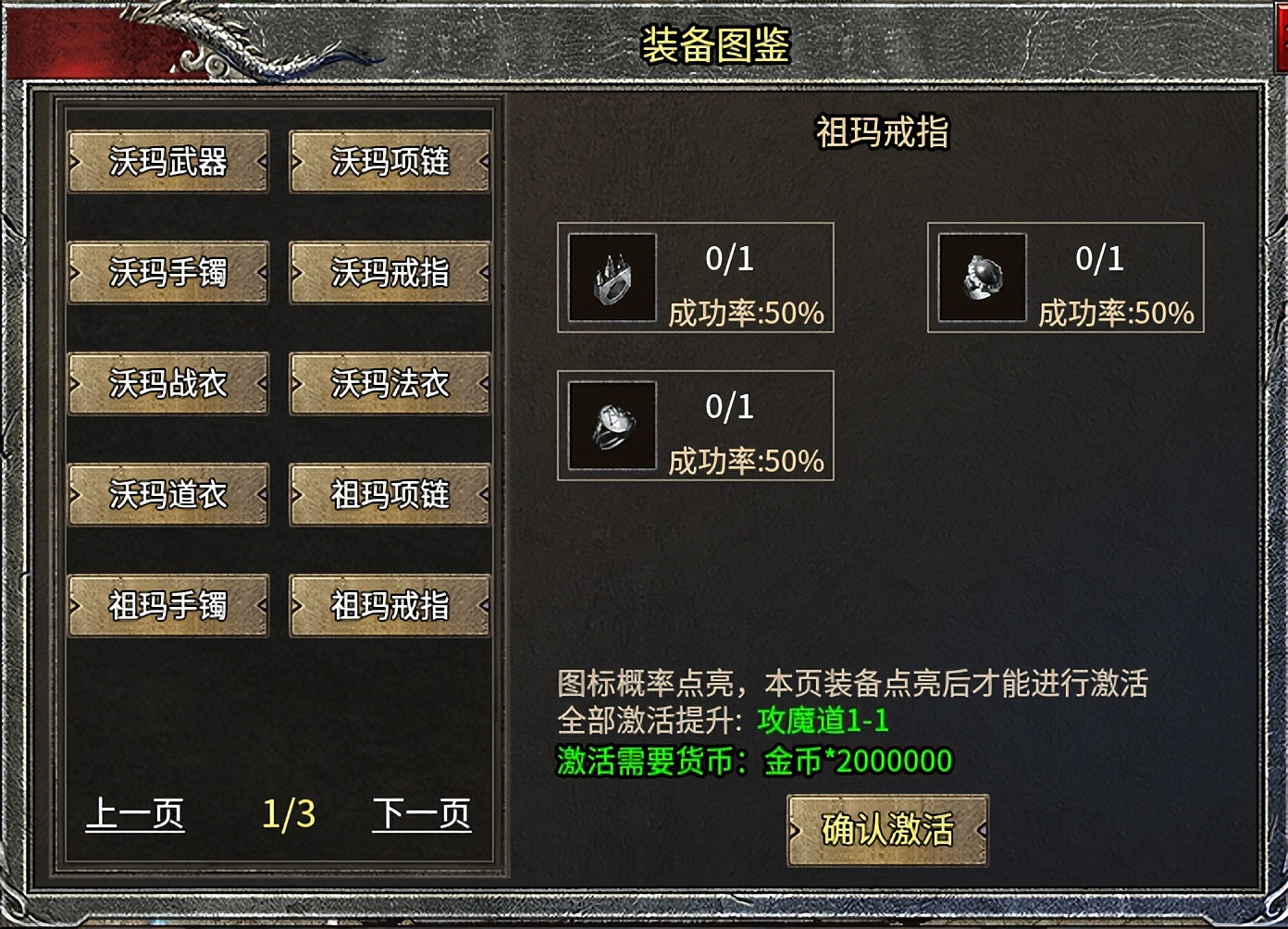
Task: Select the 祖玛项链 category
Action: (390, 495)
